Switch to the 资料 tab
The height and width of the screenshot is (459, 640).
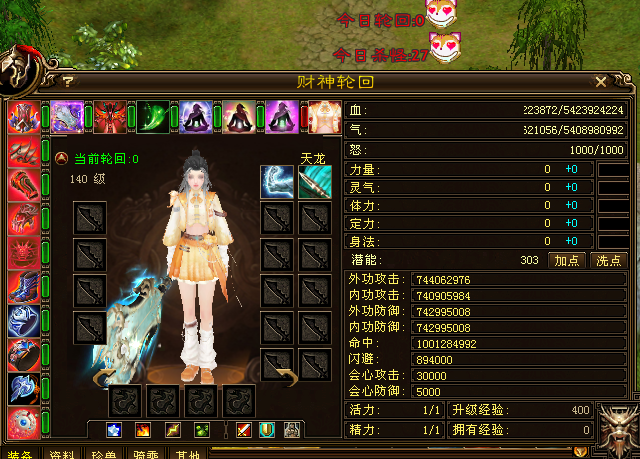point(62,454)
